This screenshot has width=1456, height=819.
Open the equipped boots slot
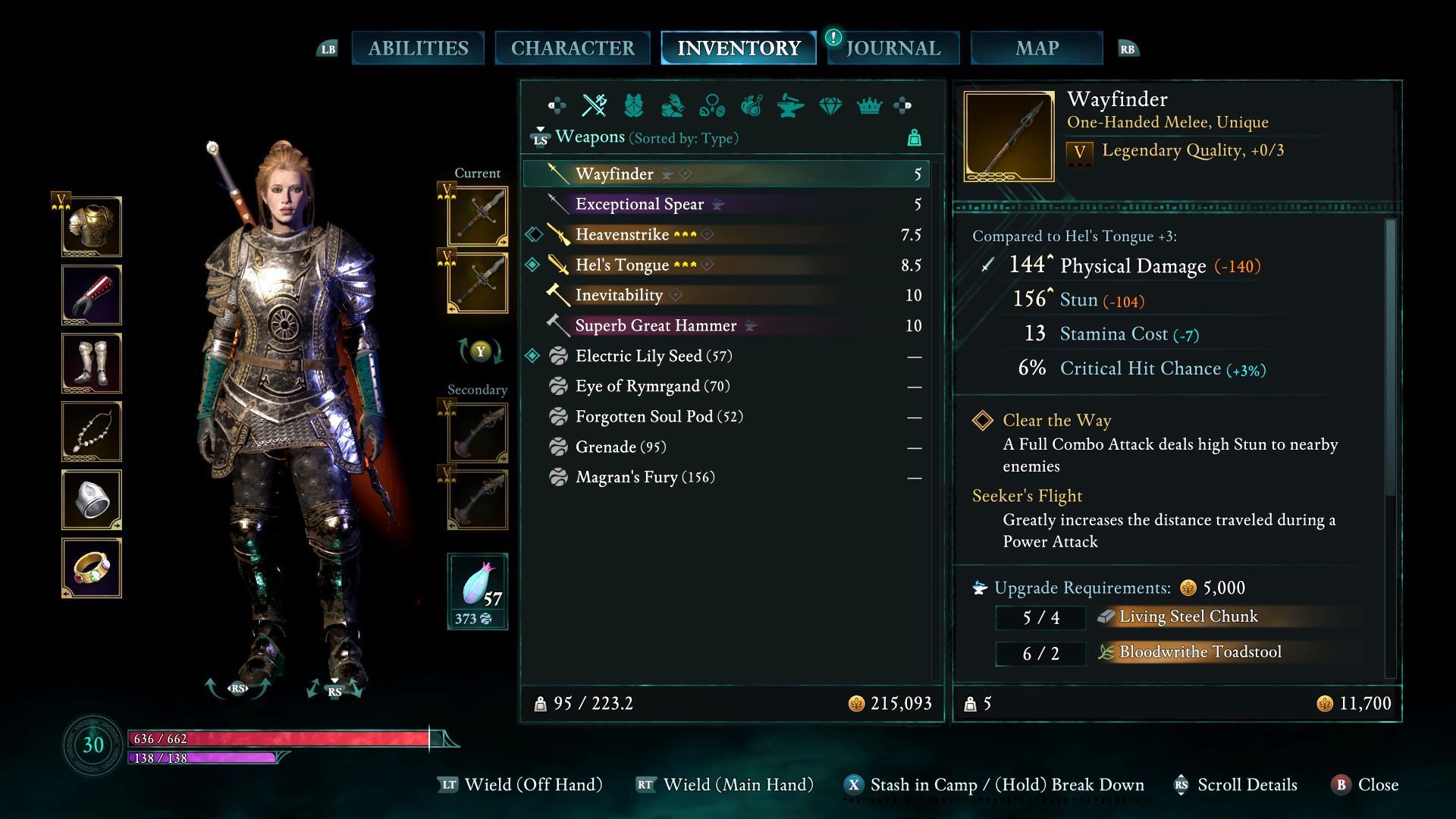pyautogui.click(x=92, y=363)
